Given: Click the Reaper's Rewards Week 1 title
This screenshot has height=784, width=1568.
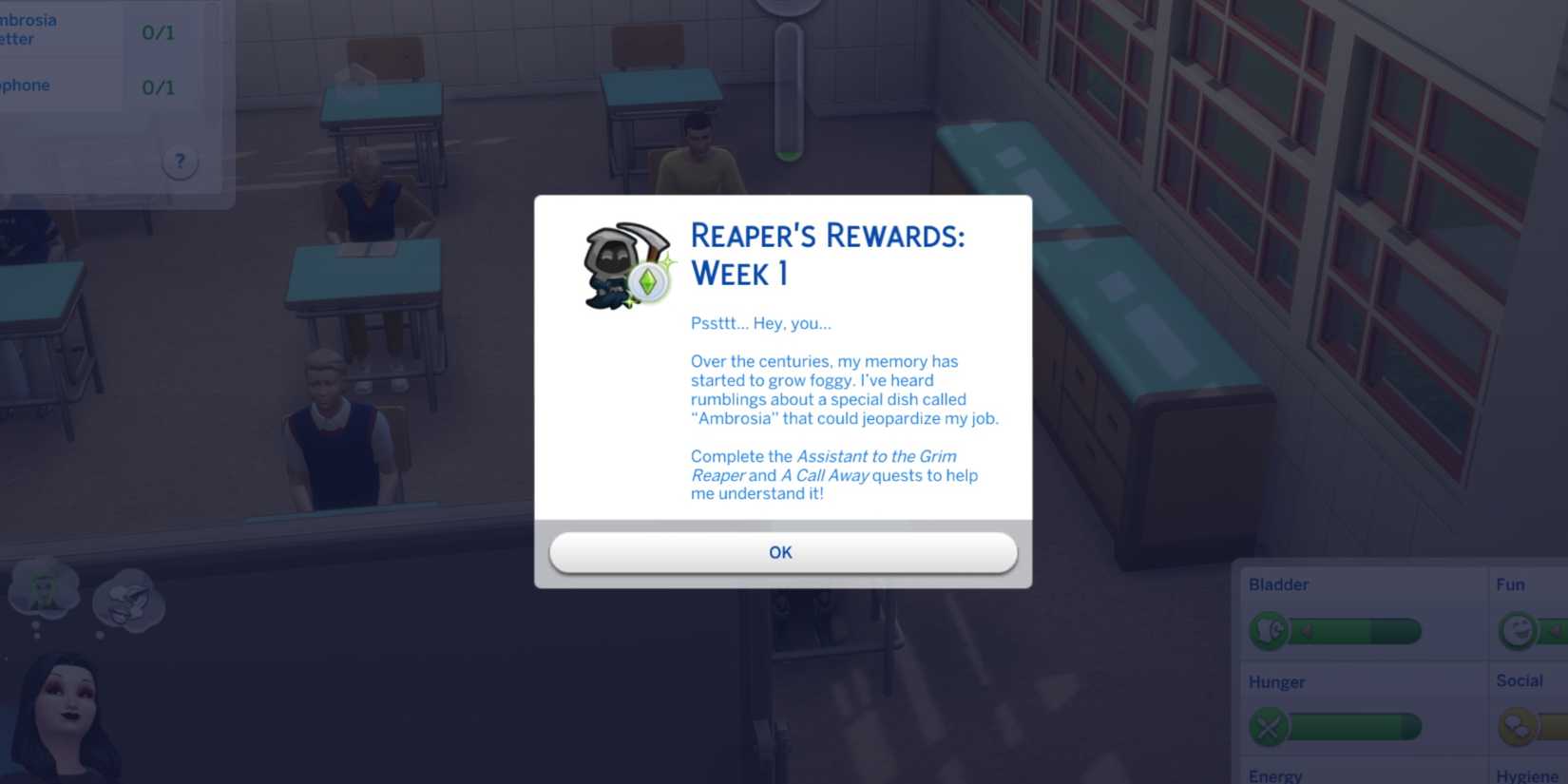Looking at the screenshot, I should point(827,255).
